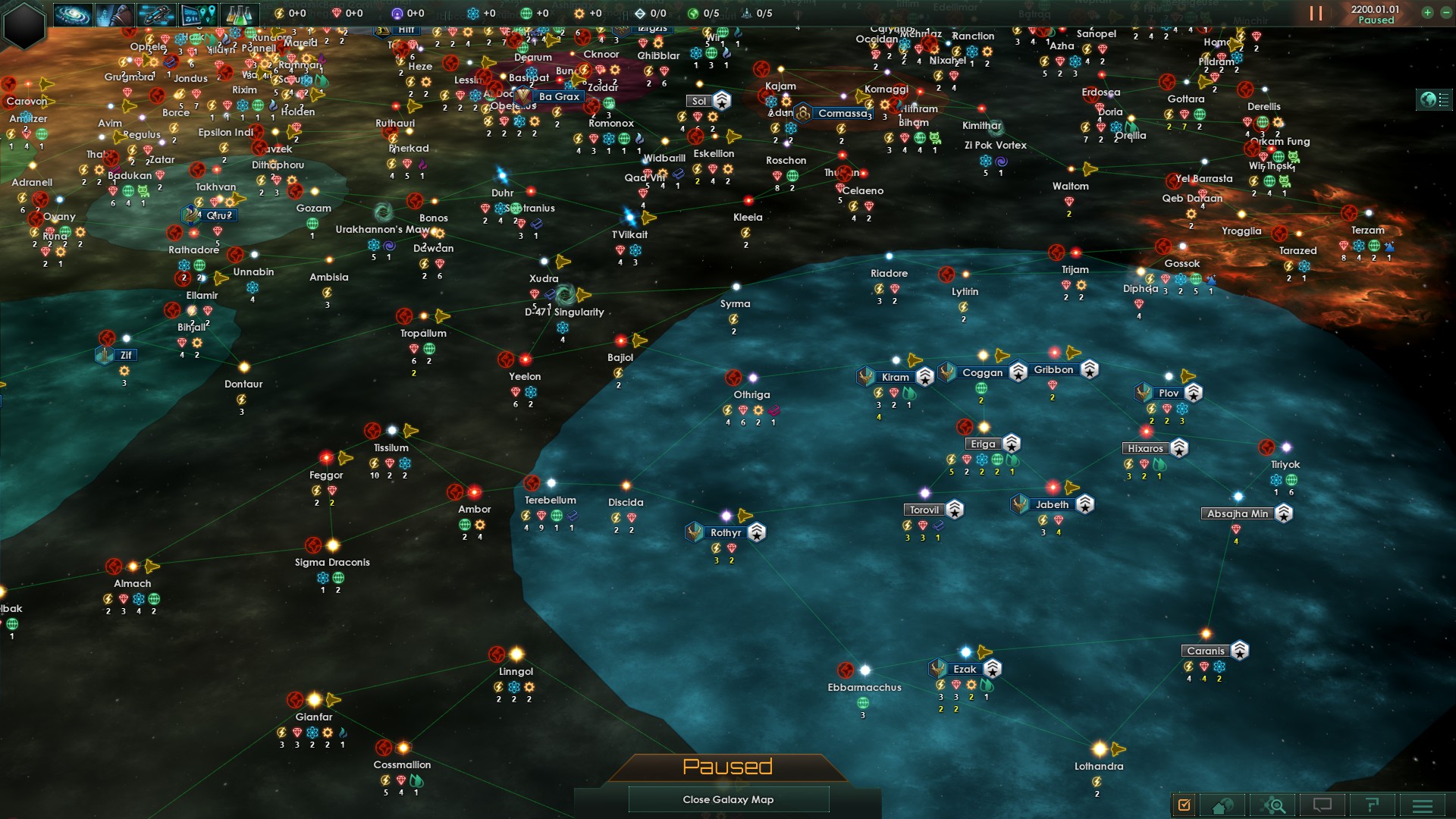This screenshot has height=819, width=1456.
Task: Open the help question mark panel
Action: pyautogui.click(x=1371, y=805)
